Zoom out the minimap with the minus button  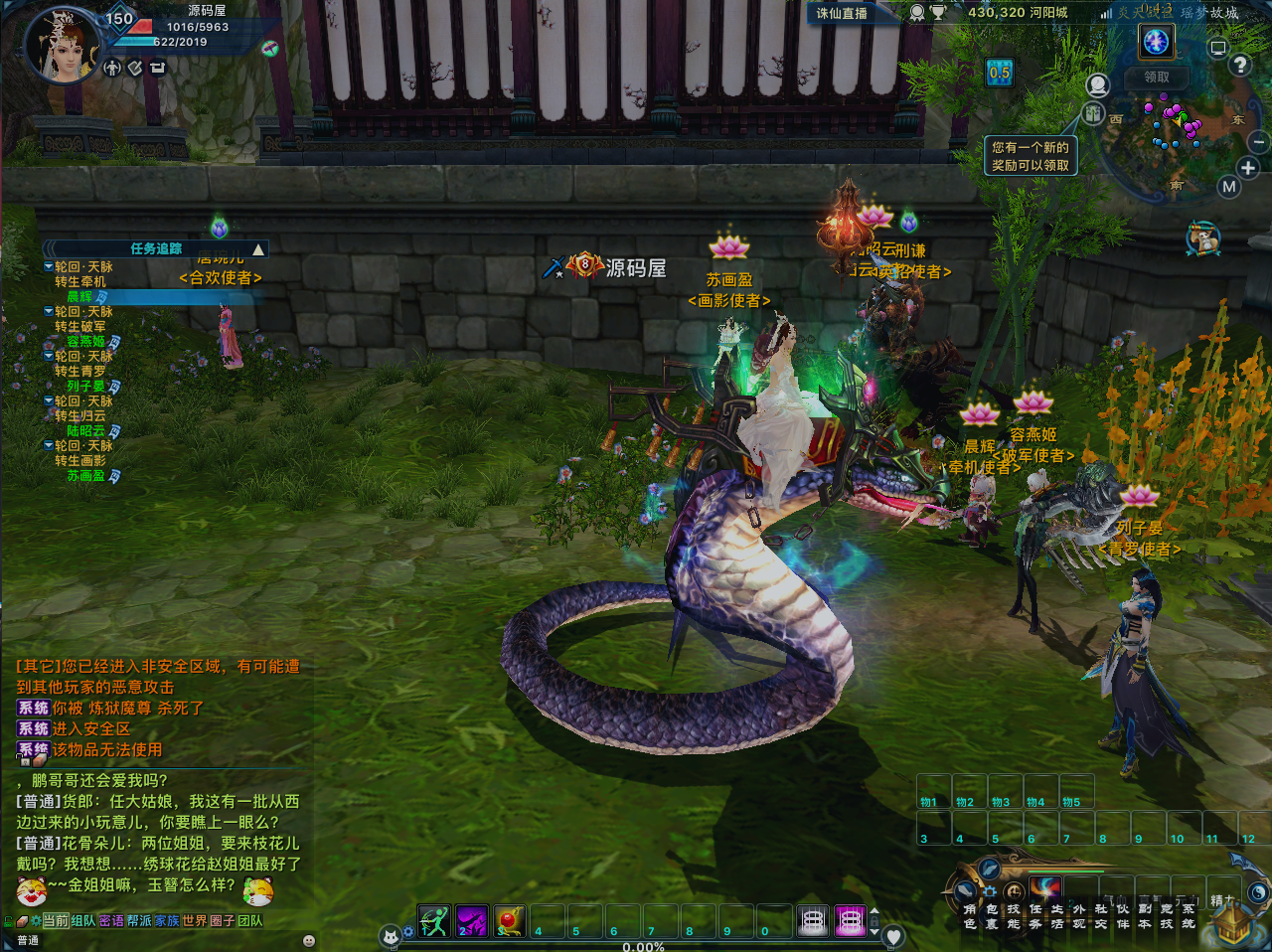click(x=1259, y=142)
